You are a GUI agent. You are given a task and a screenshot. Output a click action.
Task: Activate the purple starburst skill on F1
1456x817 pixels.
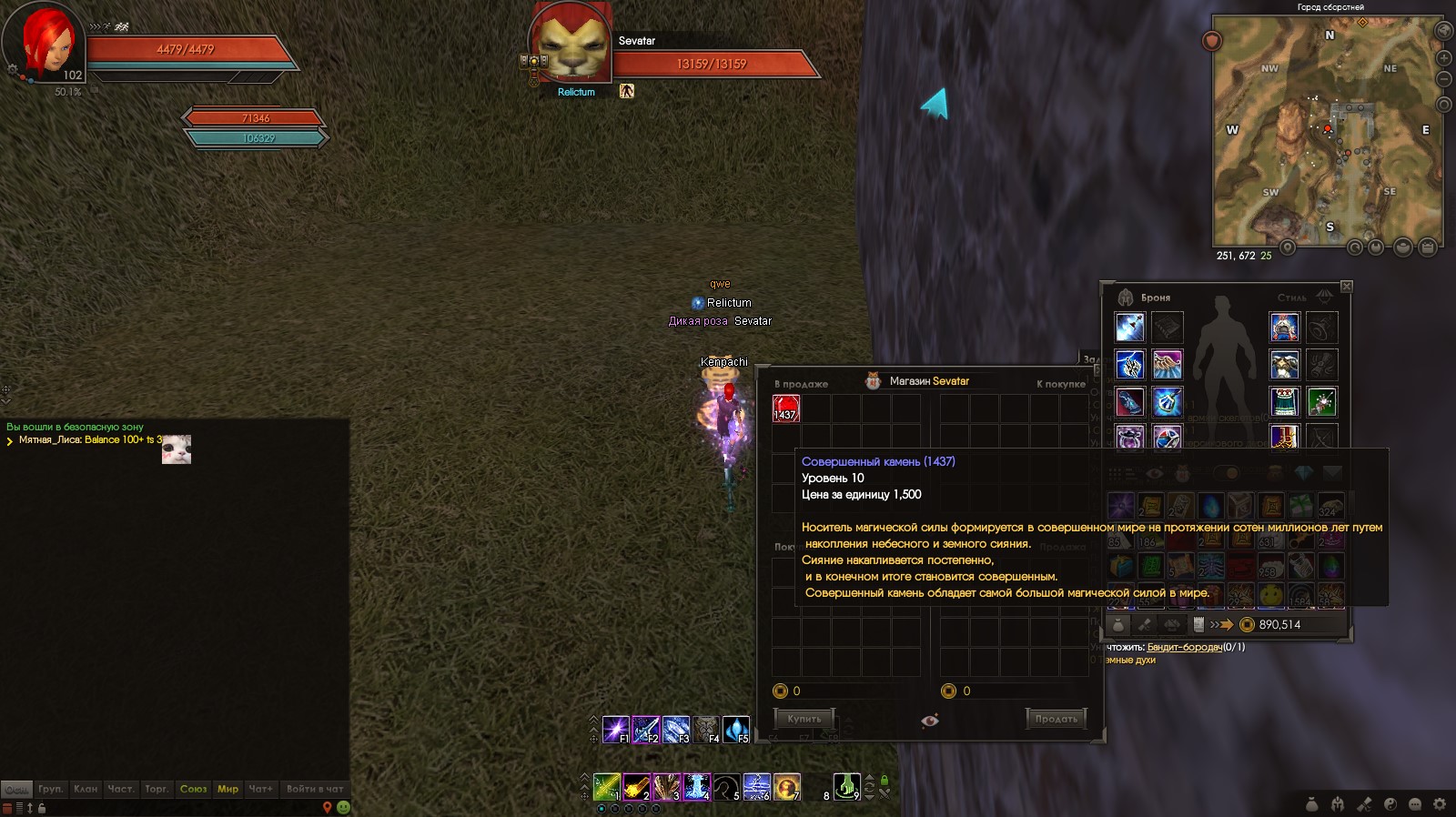(616, 730)
